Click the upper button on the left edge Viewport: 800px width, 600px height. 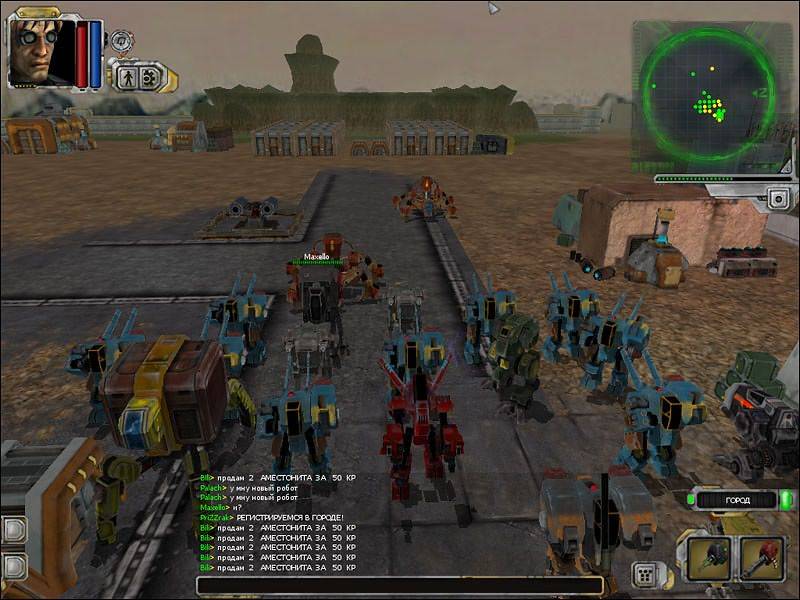12,529
